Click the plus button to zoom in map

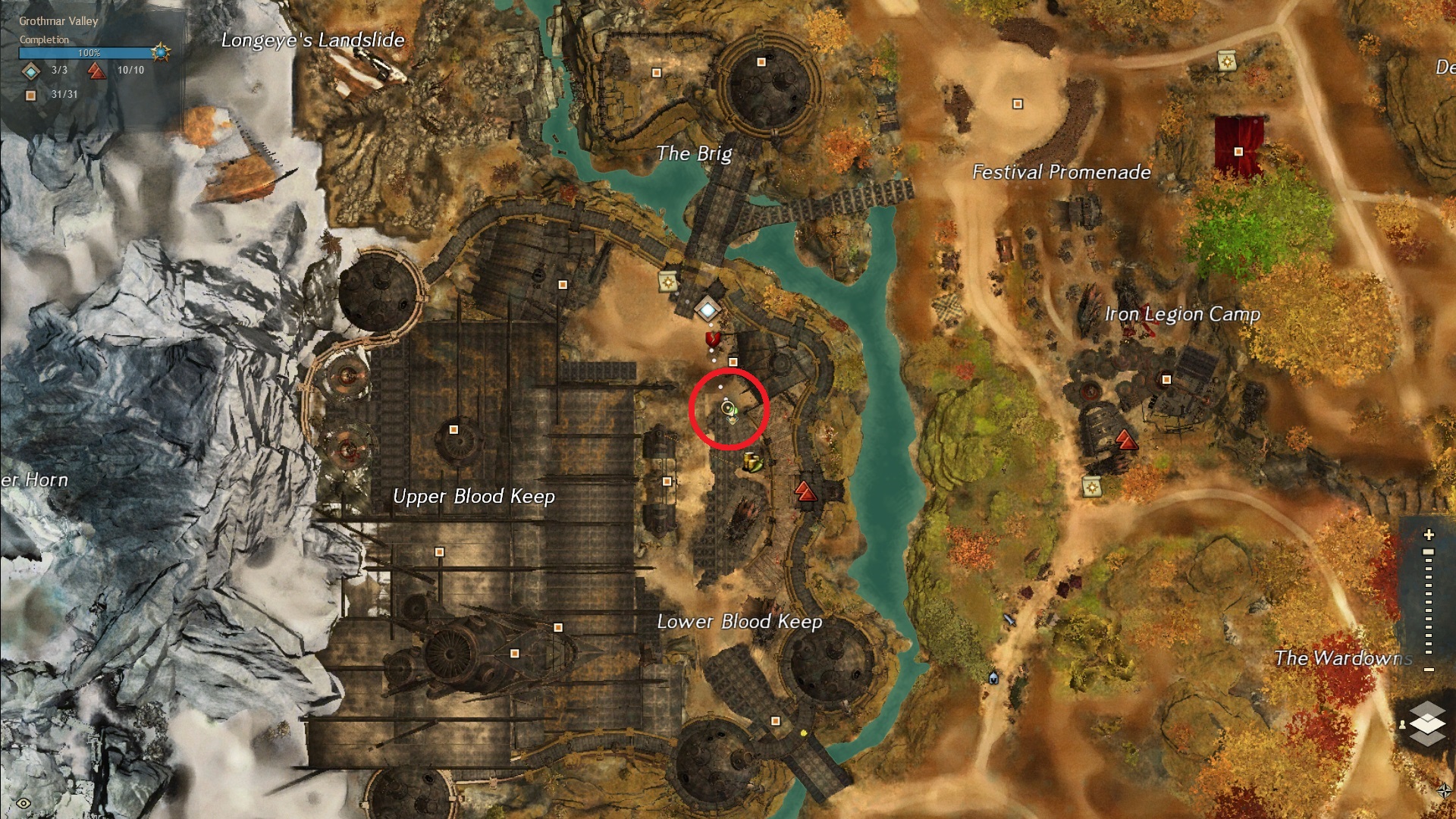click(x=1429, y=535)
